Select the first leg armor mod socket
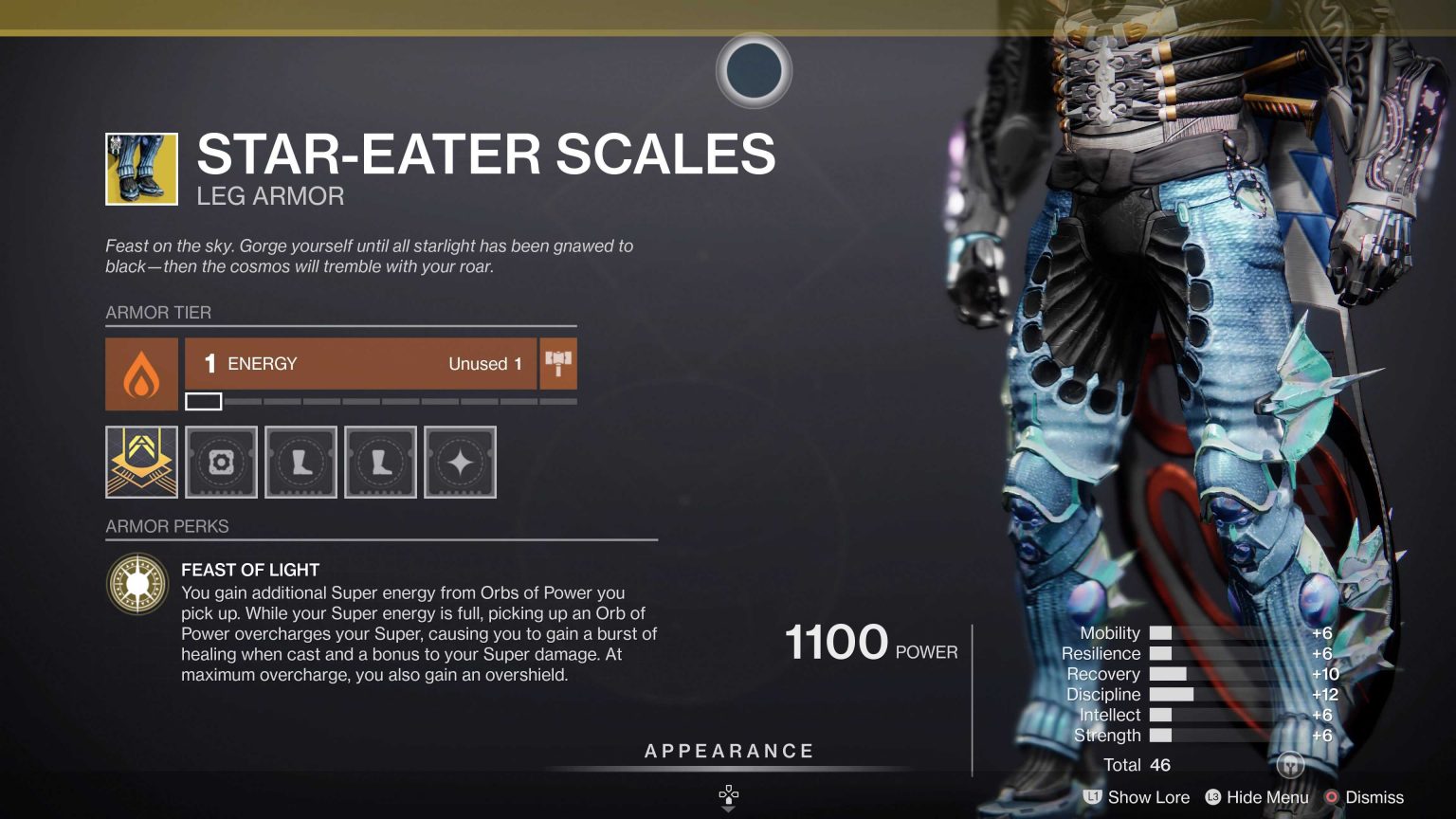Screen dimensions: 1456x819 300,462
